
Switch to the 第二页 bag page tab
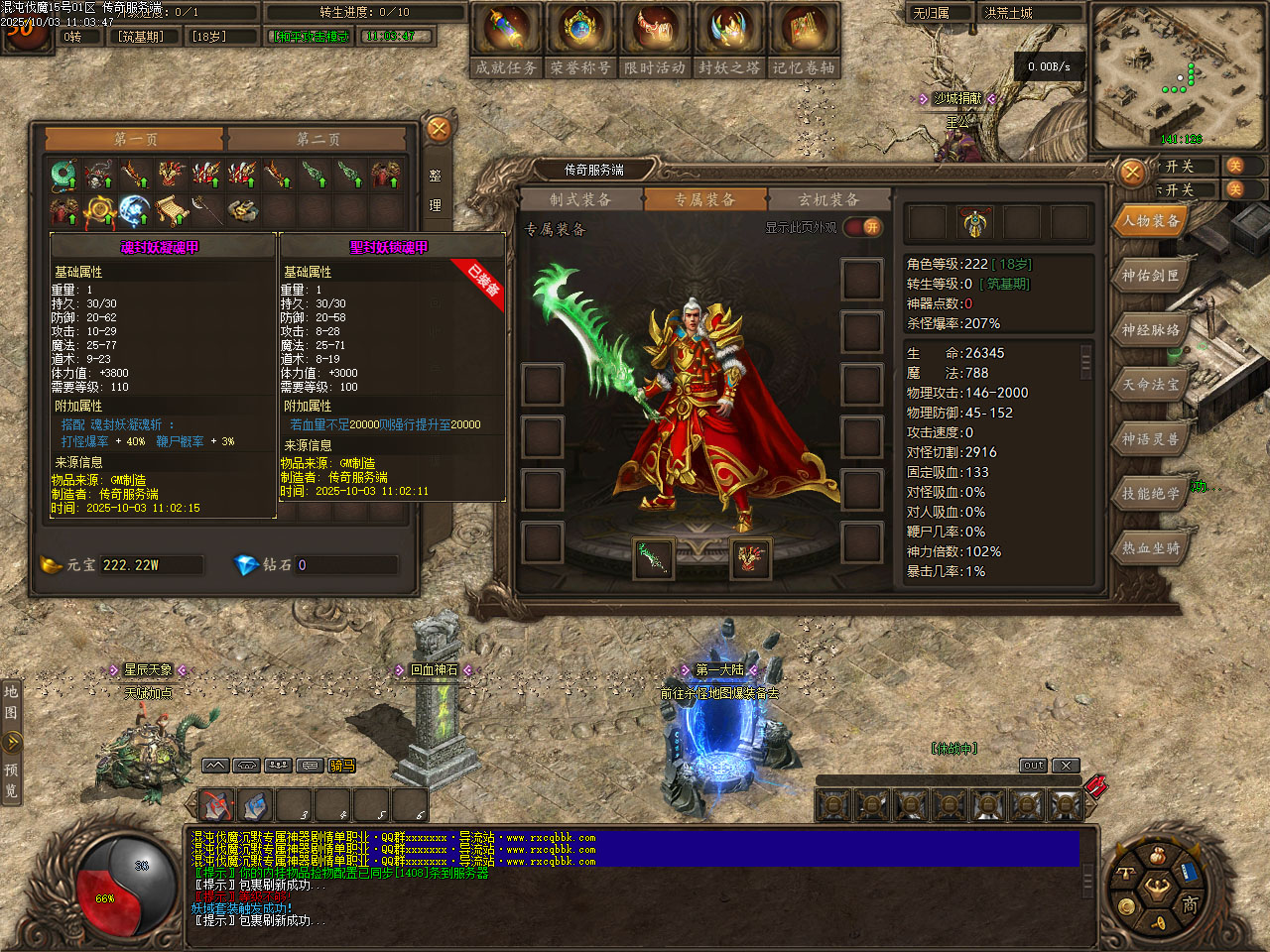[317, 139]
